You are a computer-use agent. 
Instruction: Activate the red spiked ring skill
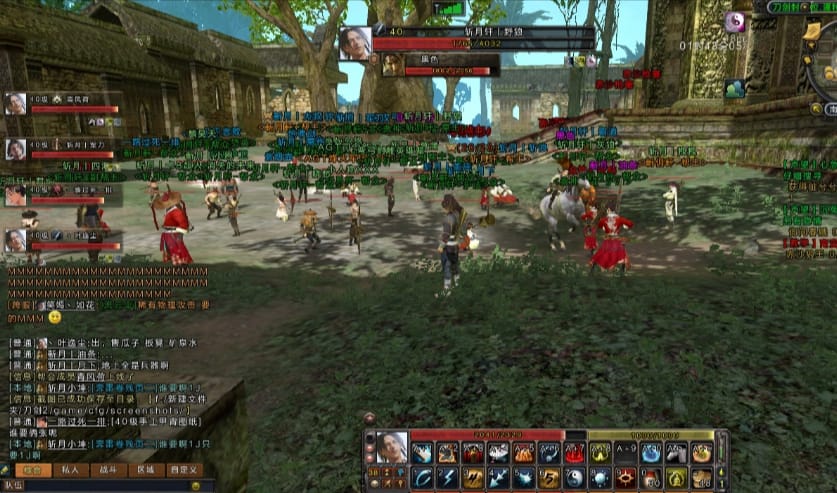(x=626, y=477)
